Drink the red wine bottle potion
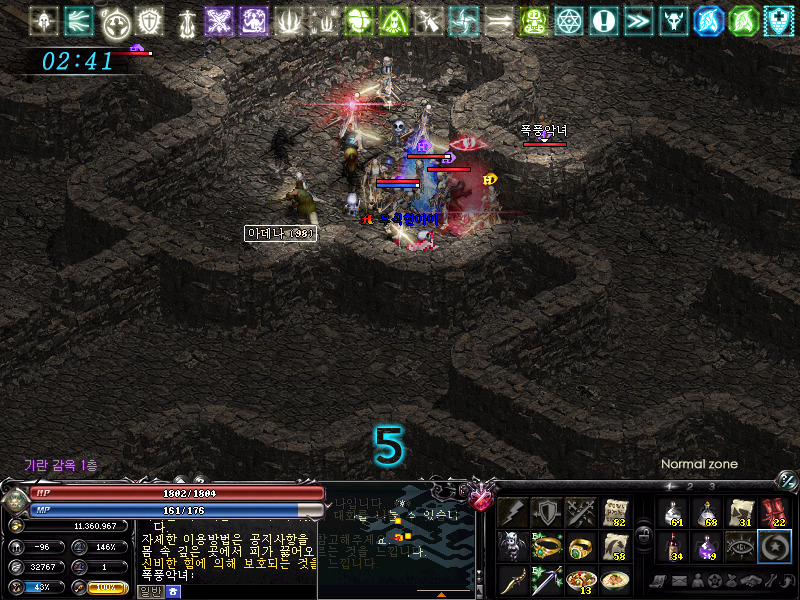This screenshot has width=800, height=600. click(672, 547)
